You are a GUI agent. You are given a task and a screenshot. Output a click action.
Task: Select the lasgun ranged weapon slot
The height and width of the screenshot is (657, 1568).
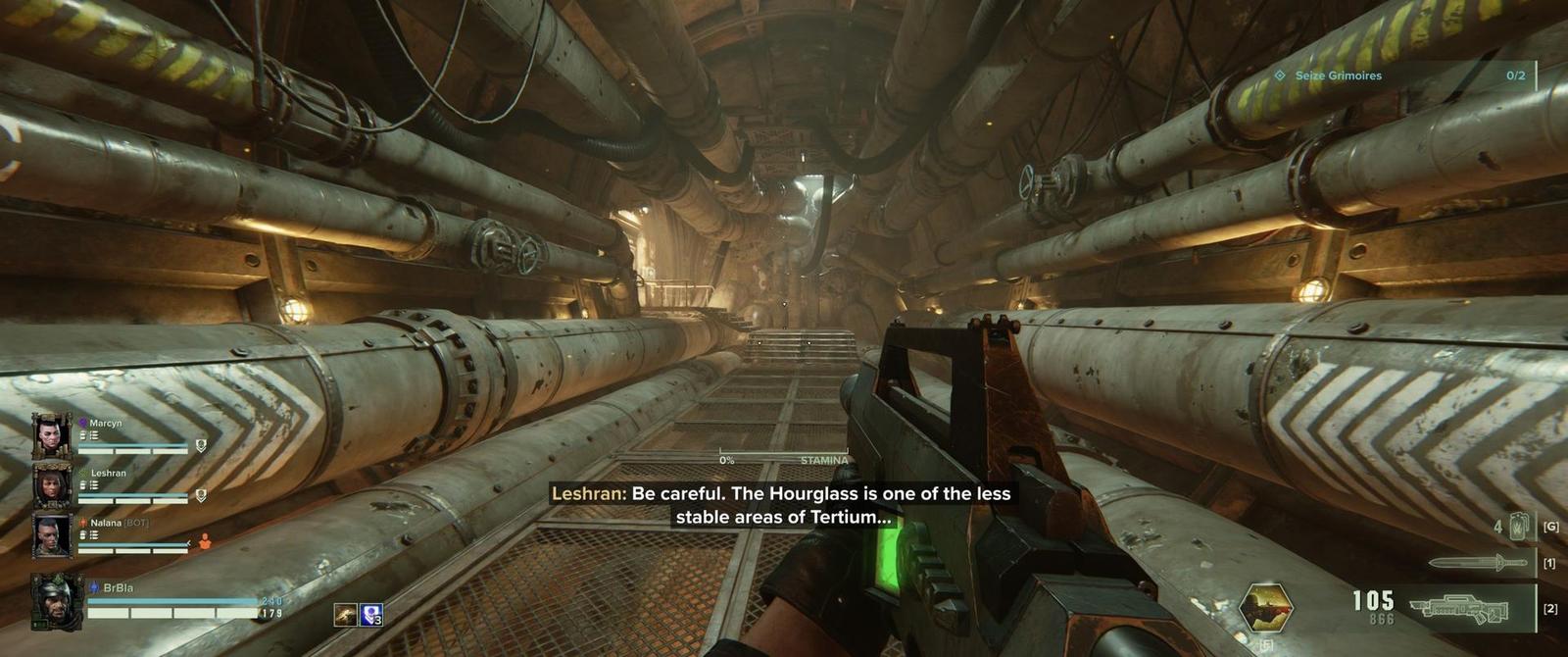coord(1460,609)
